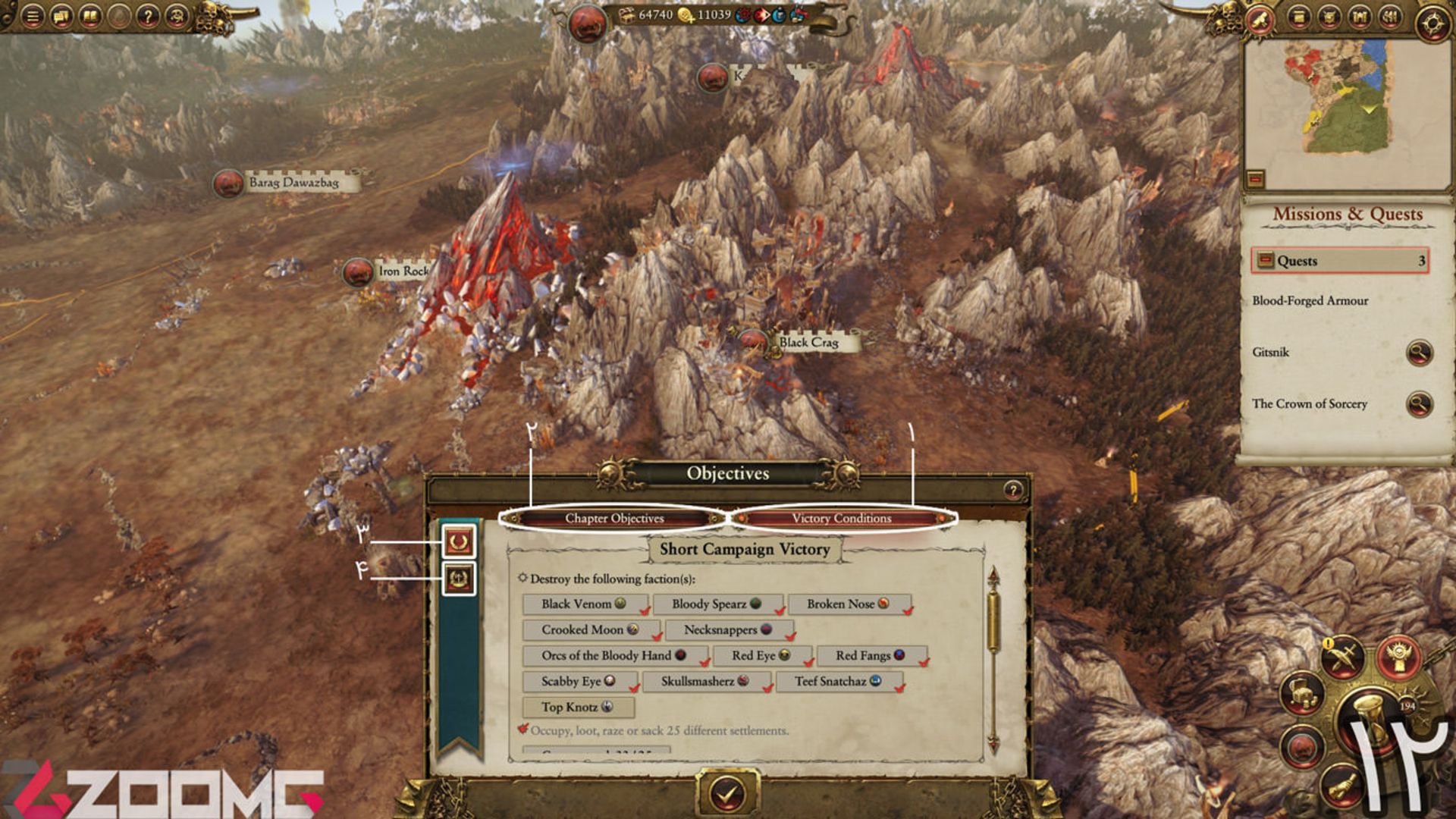The height and width of the screenshot is (819, 1456).
Task: Select the Barag Dawazbag settlement label
Action: click(x=293, y=183)
